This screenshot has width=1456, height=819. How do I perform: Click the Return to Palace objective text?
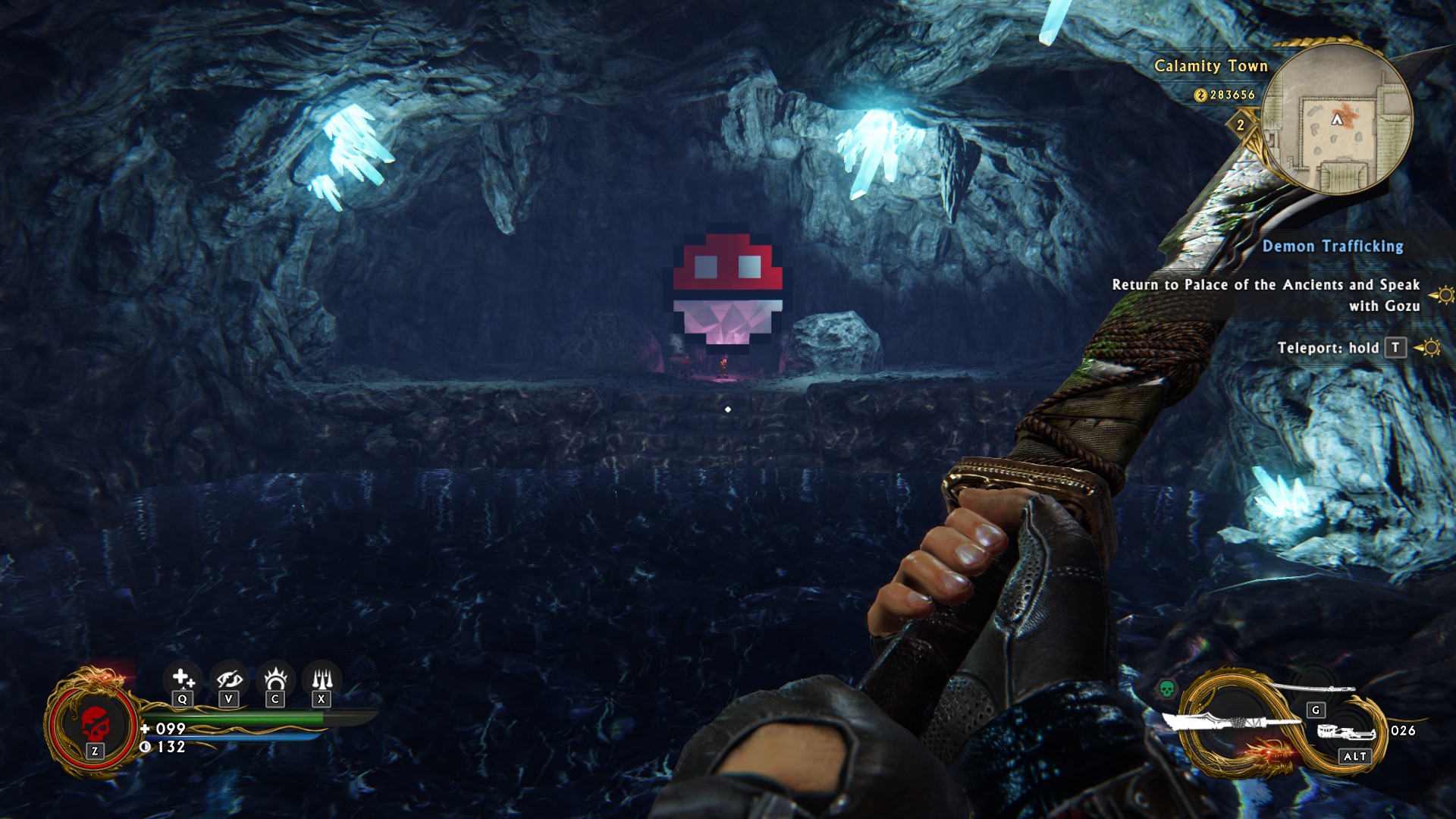pos(1266,295)
